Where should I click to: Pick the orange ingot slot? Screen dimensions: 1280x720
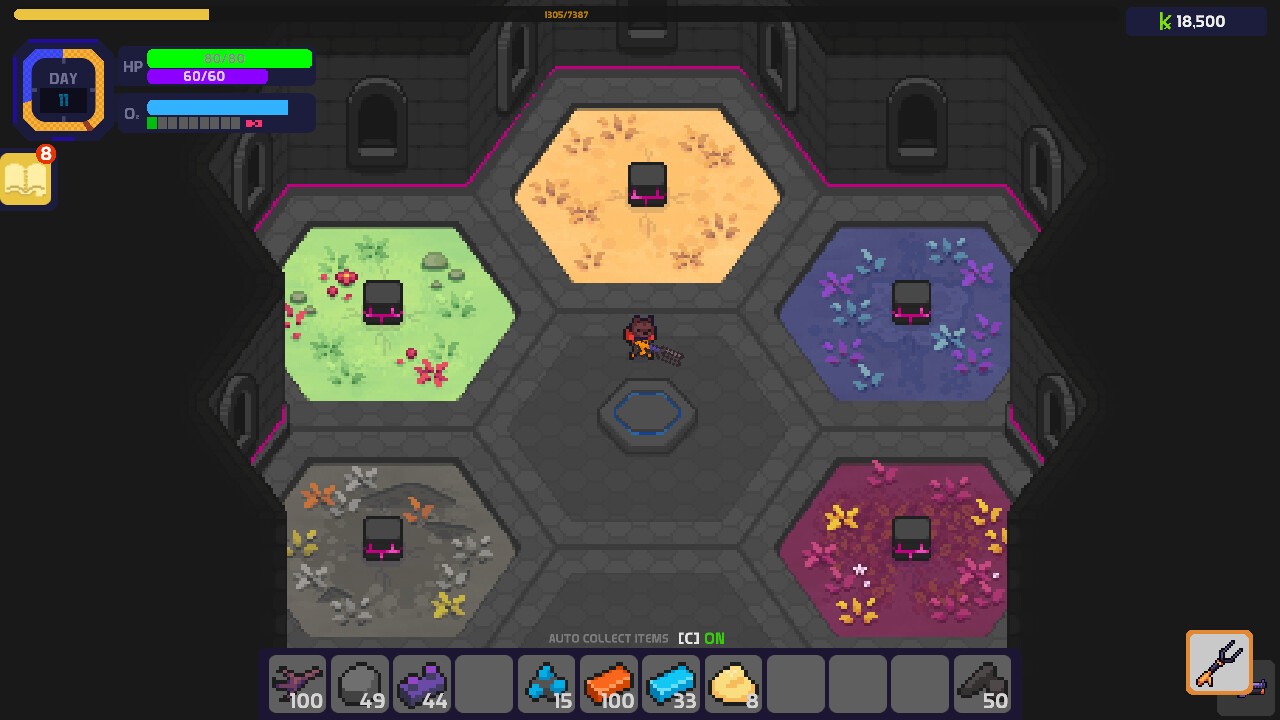608,684
